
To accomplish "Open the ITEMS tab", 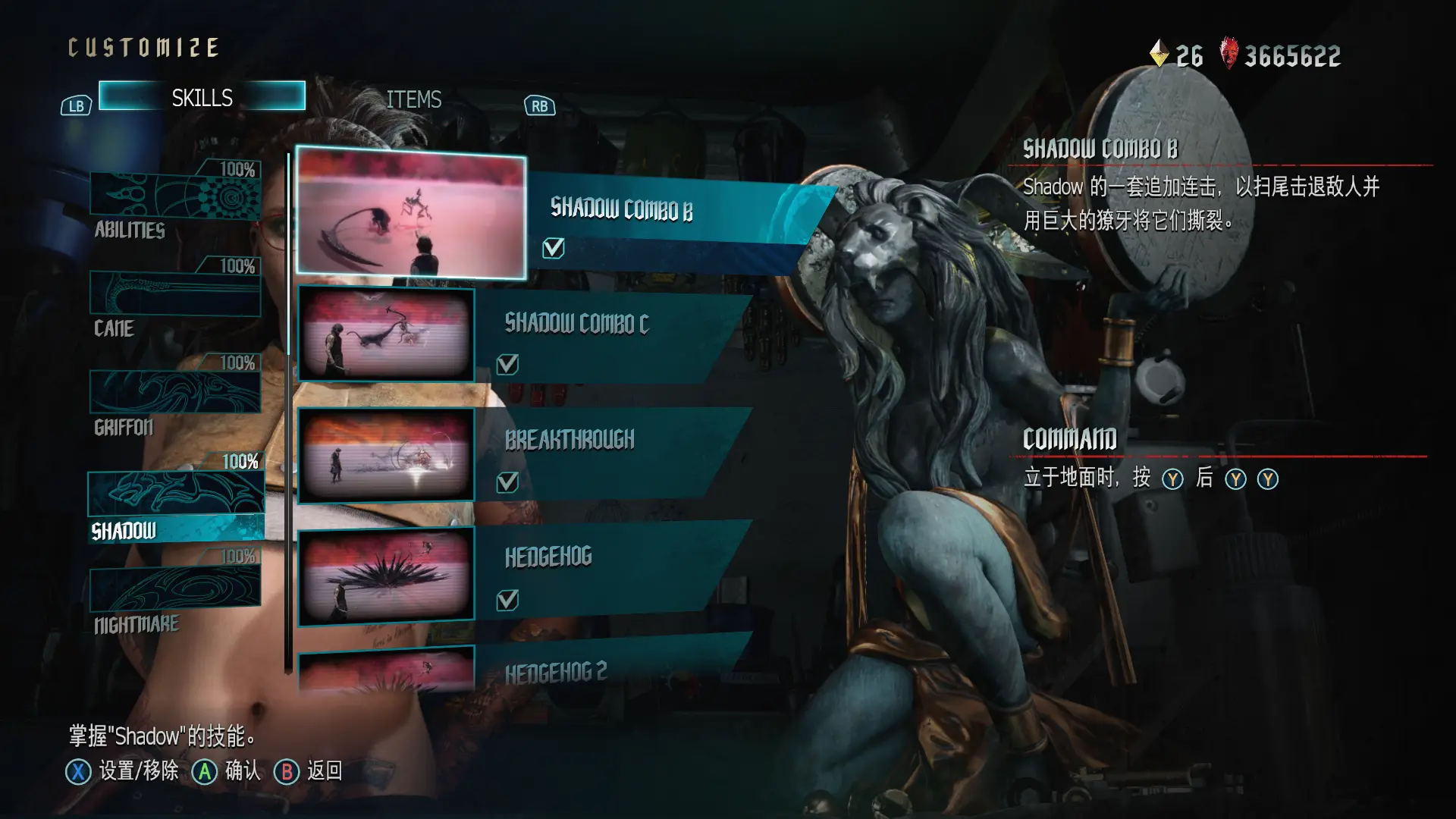I will point(413,99).
